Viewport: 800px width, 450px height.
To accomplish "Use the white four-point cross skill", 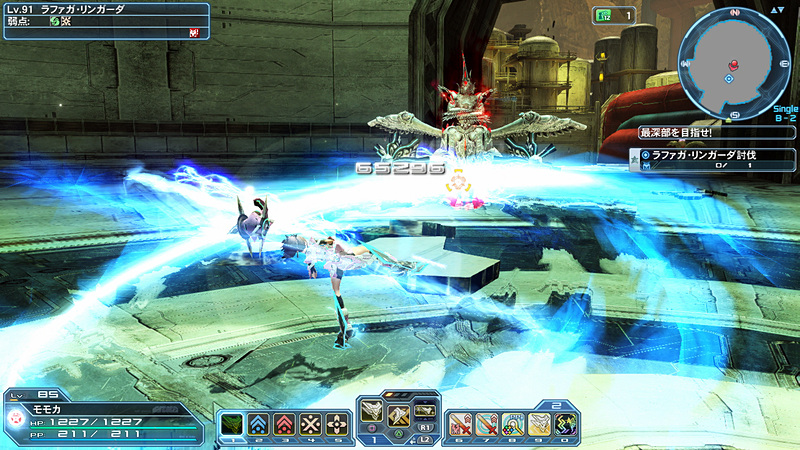I will click(x=338, y=423).
